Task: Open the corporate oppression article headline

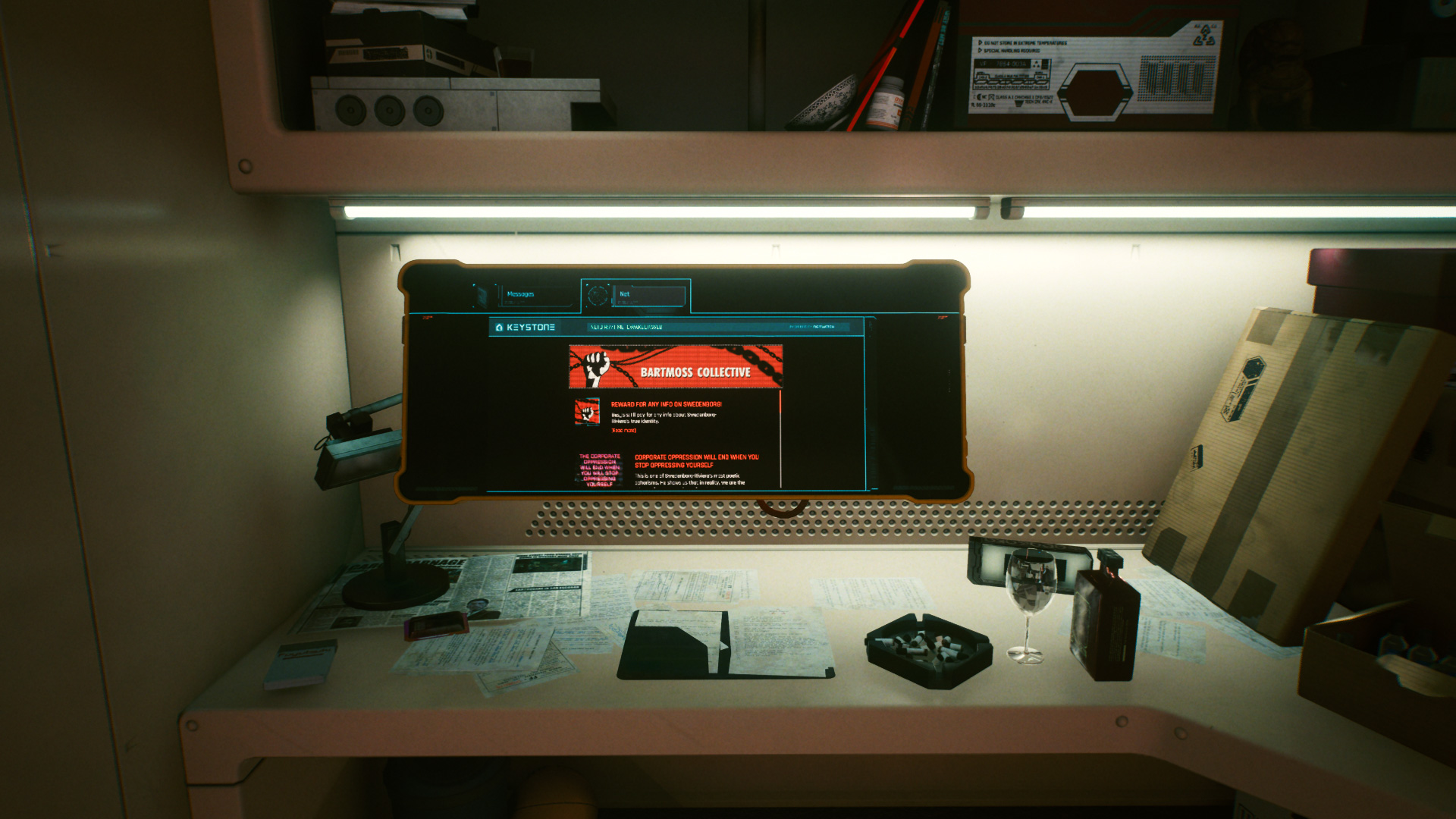Action: [696, 461]
